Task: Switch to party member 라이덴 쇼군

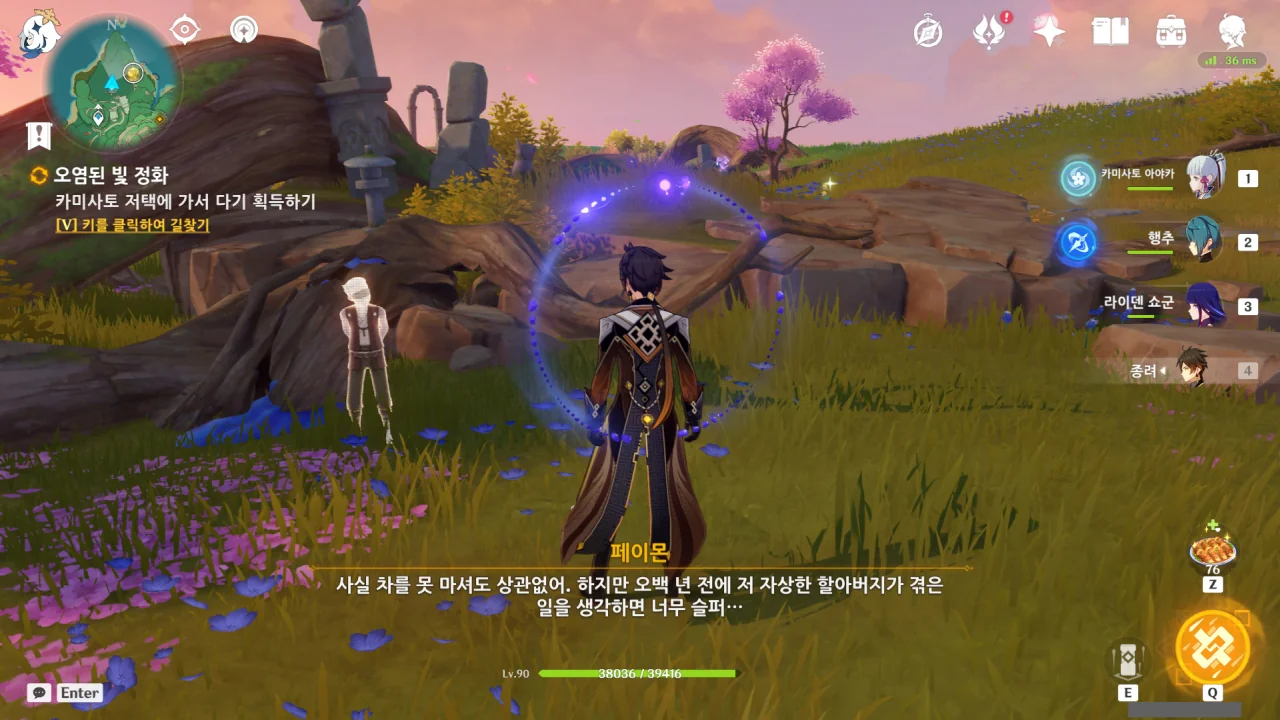Action: click(x=1203, y=305)
